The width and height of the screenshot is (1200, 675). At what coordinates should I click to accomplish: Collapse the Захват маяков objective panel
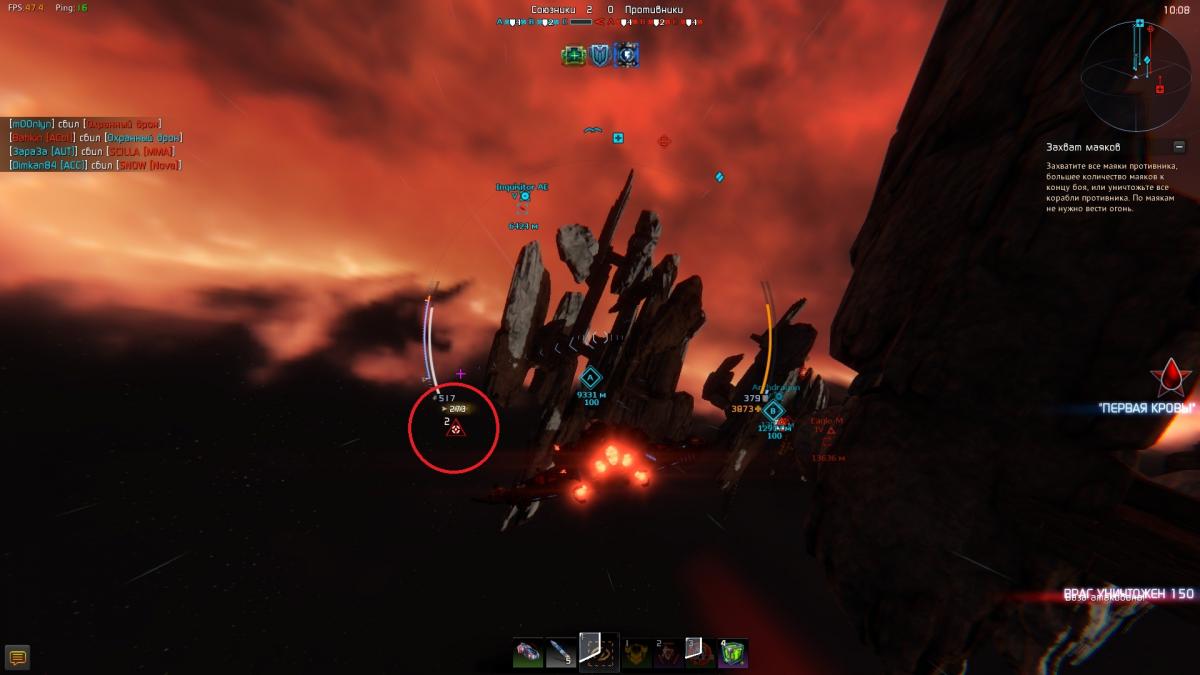1180,147
